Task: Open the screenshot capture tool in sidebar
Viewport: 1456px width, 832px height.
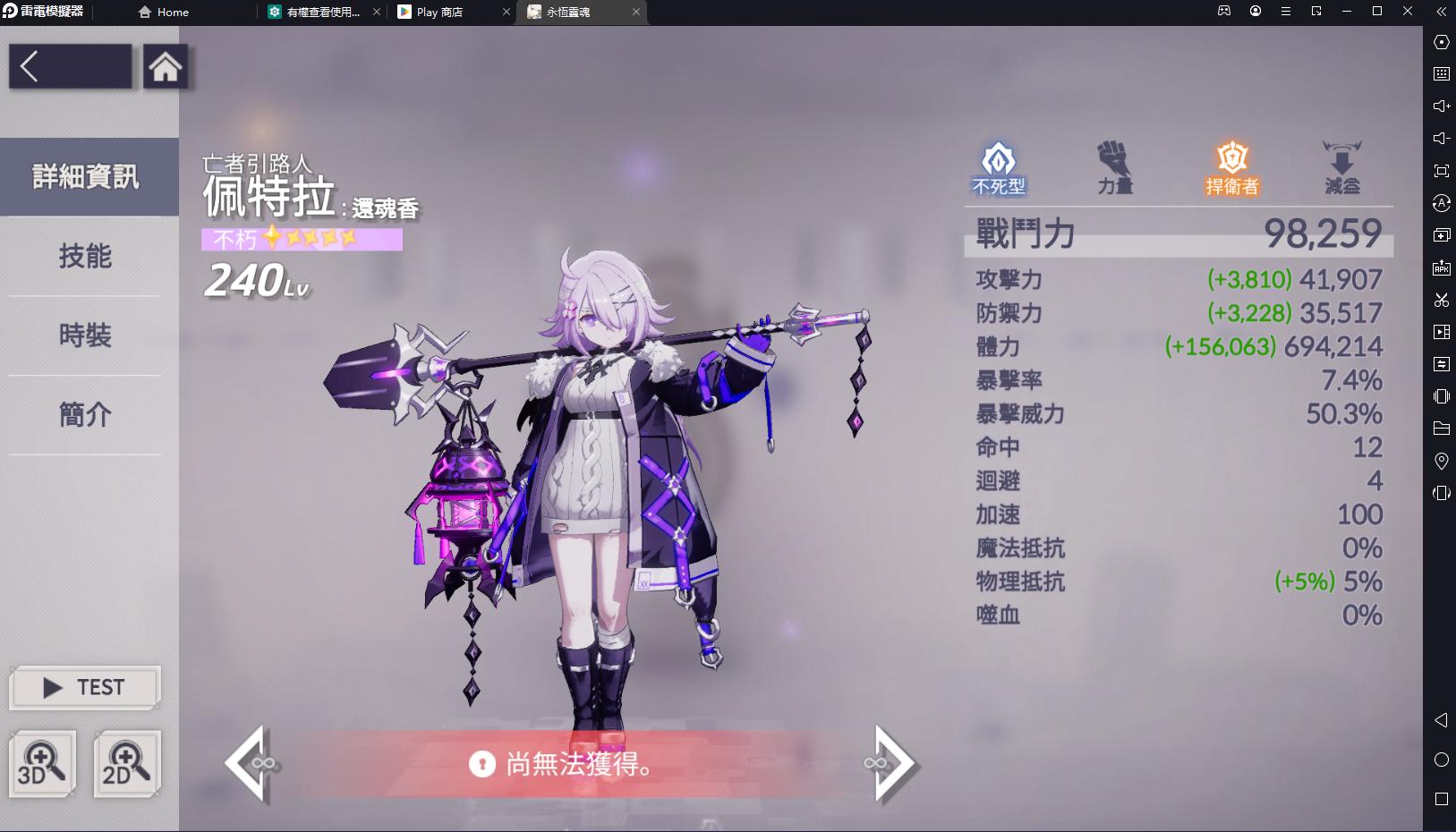Action: click(x=1443, y=301)
